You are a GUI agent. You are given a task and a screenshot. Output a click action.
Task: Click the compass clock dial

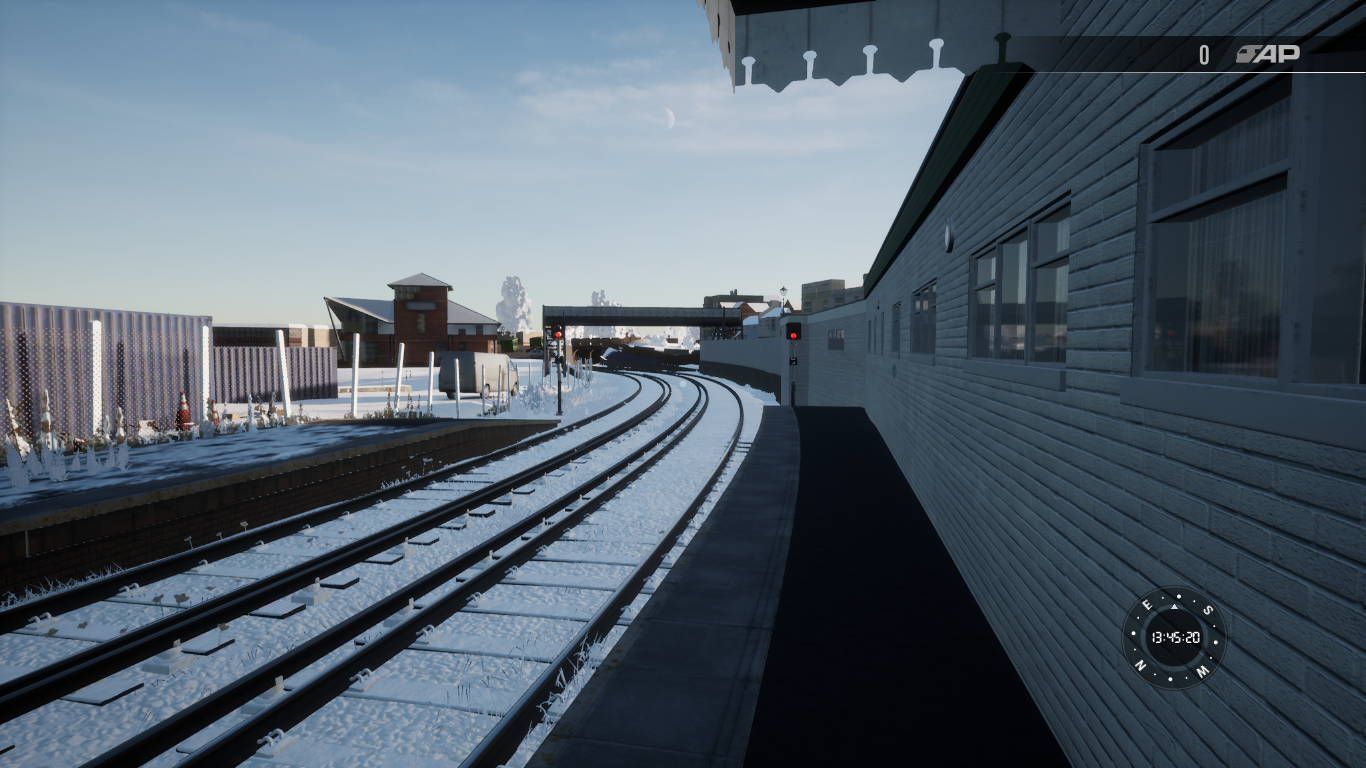[1174, 637]
